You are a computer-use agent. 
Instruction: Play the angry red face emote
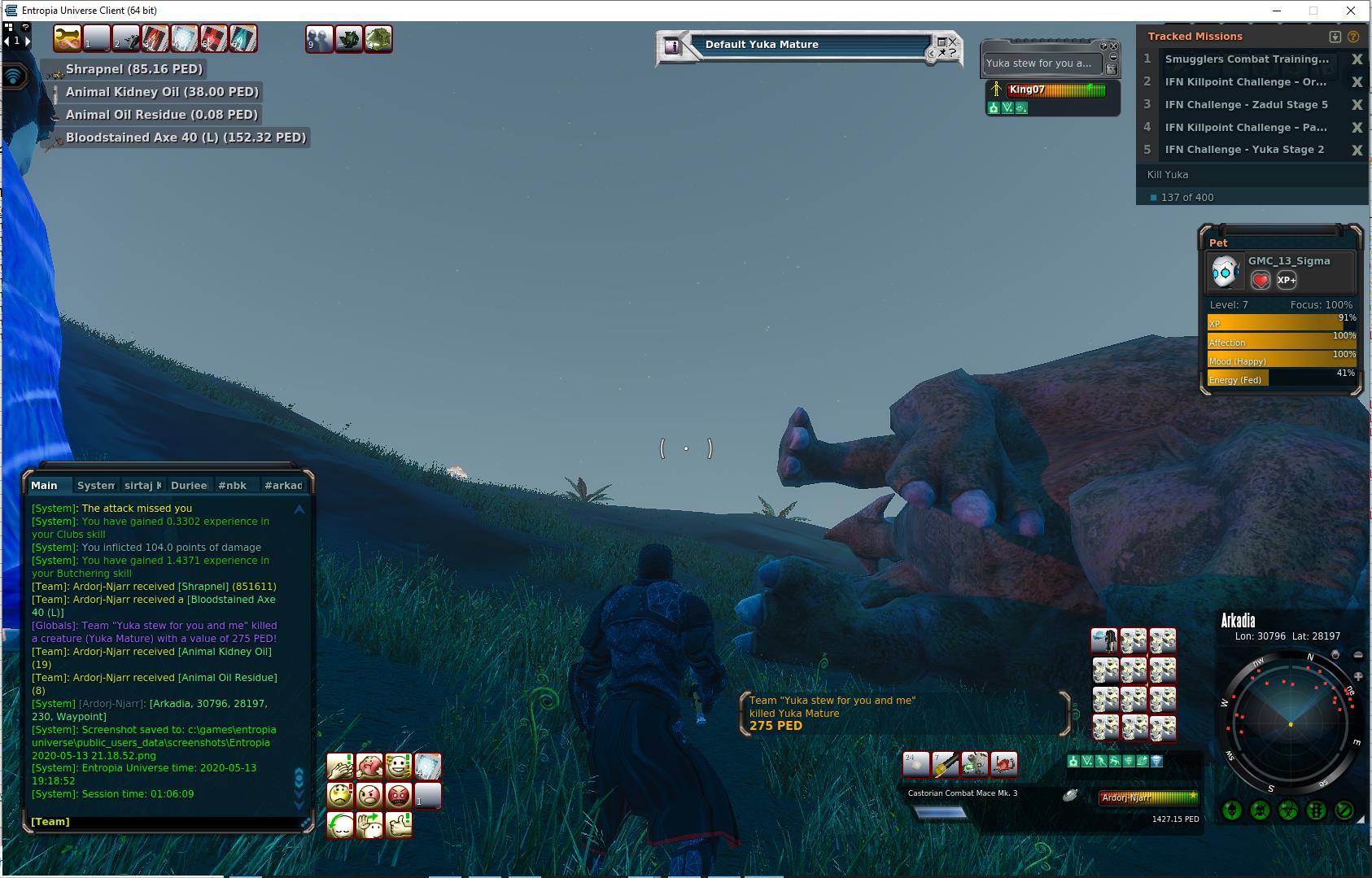398,795
